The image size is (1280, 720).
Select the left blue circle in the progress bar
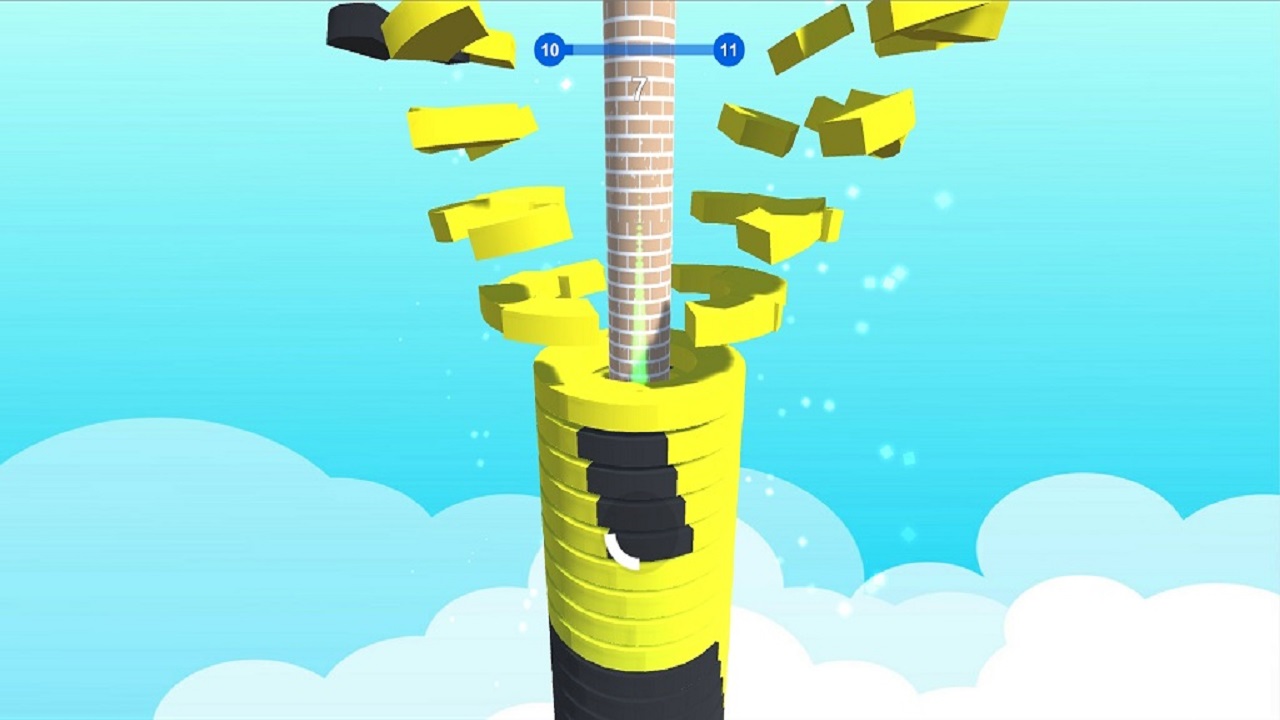(x=548, y=49)
